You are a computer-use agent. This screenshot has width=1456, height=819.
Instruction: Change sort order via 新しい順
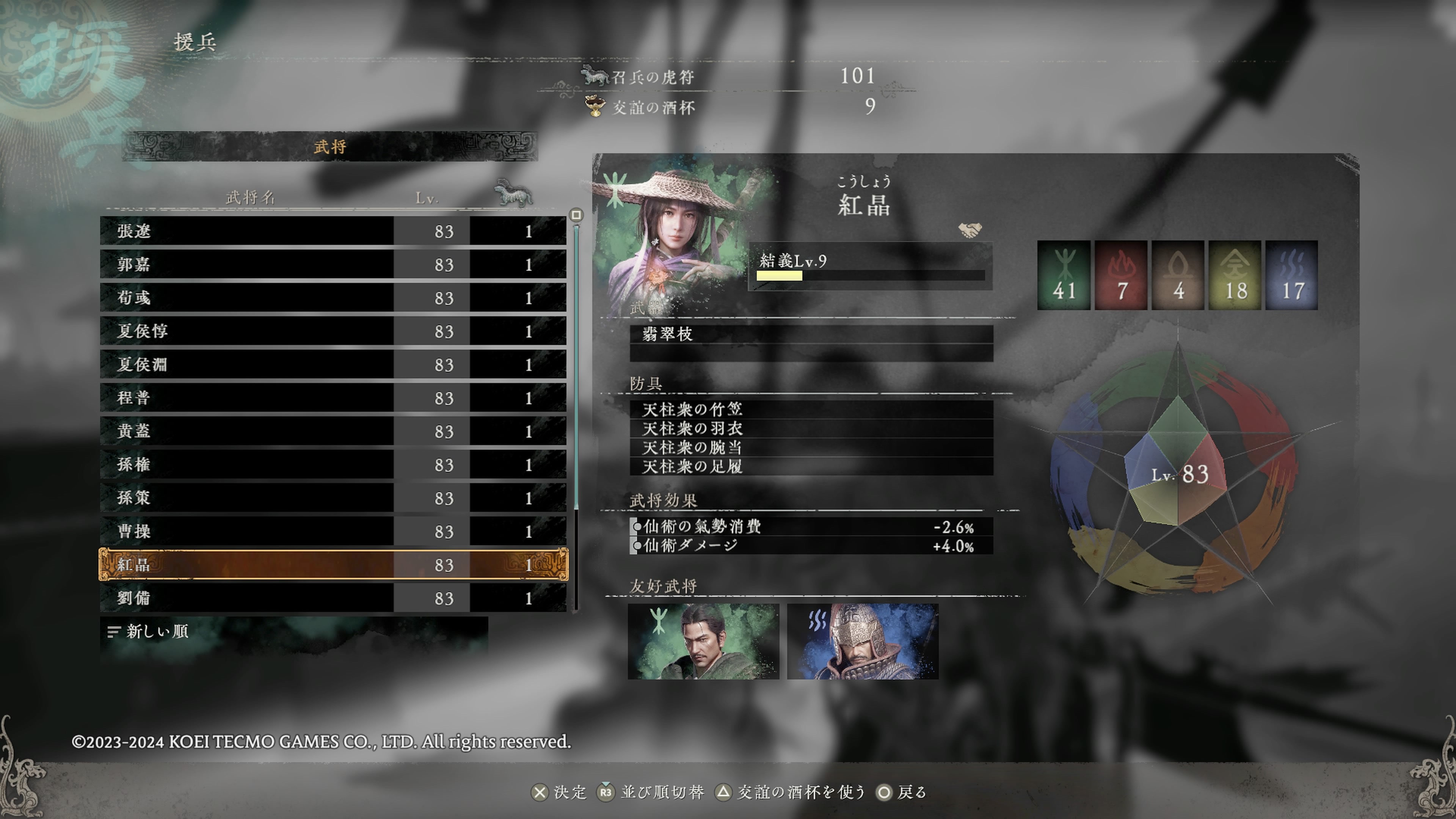click(x=157, y=631)
